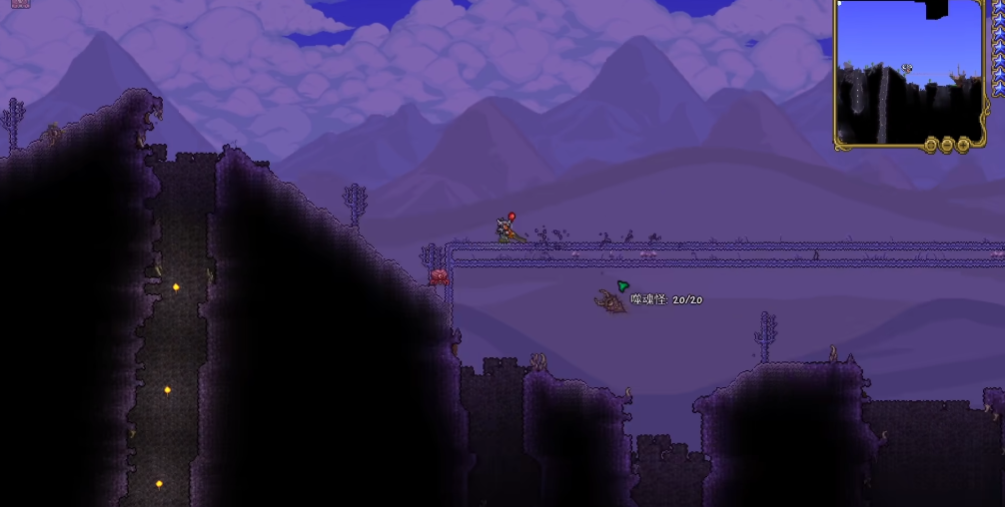Zoom in the minimap with plus button

point(963,145)
